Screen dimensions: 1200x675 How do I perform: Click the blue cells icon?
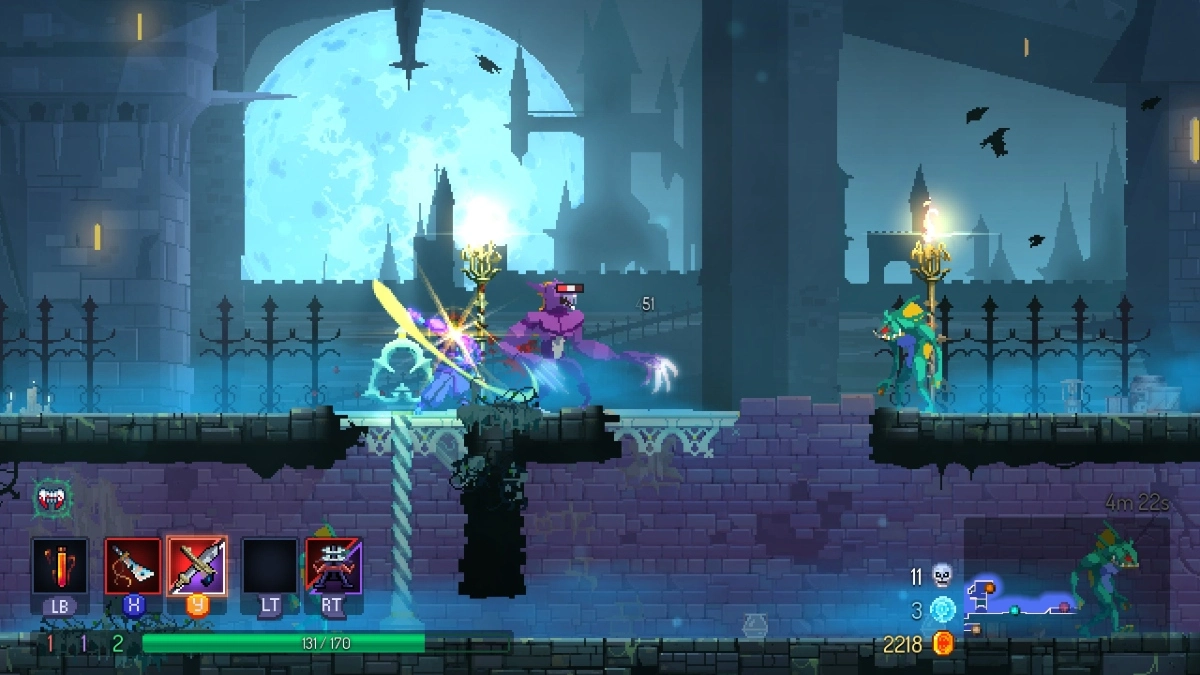pyautogui.click(x=942, y=609)
